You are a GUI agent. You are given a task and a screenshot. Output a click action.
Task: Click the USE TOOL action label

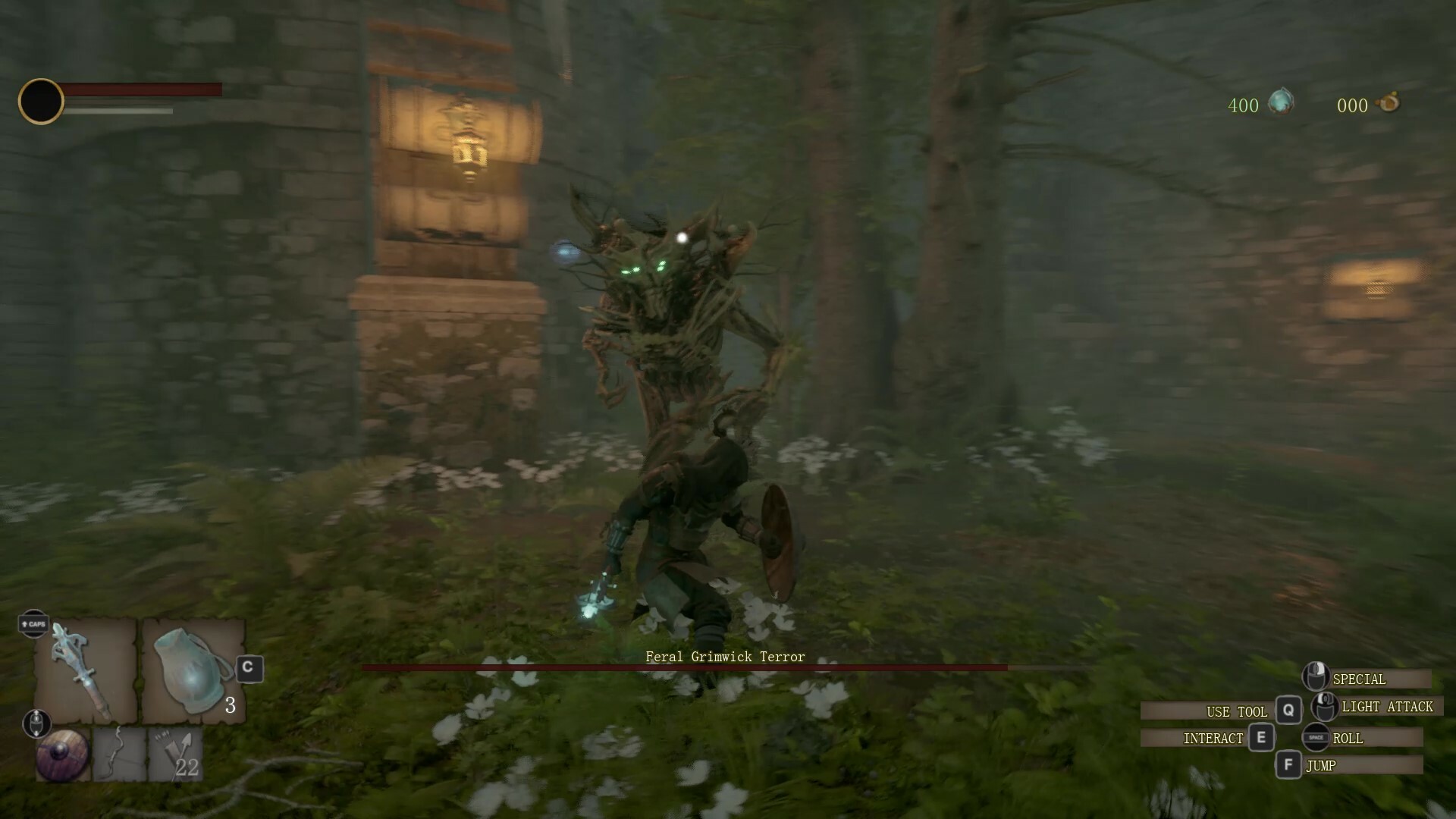pyautogui.click(x=1235, y=711)
